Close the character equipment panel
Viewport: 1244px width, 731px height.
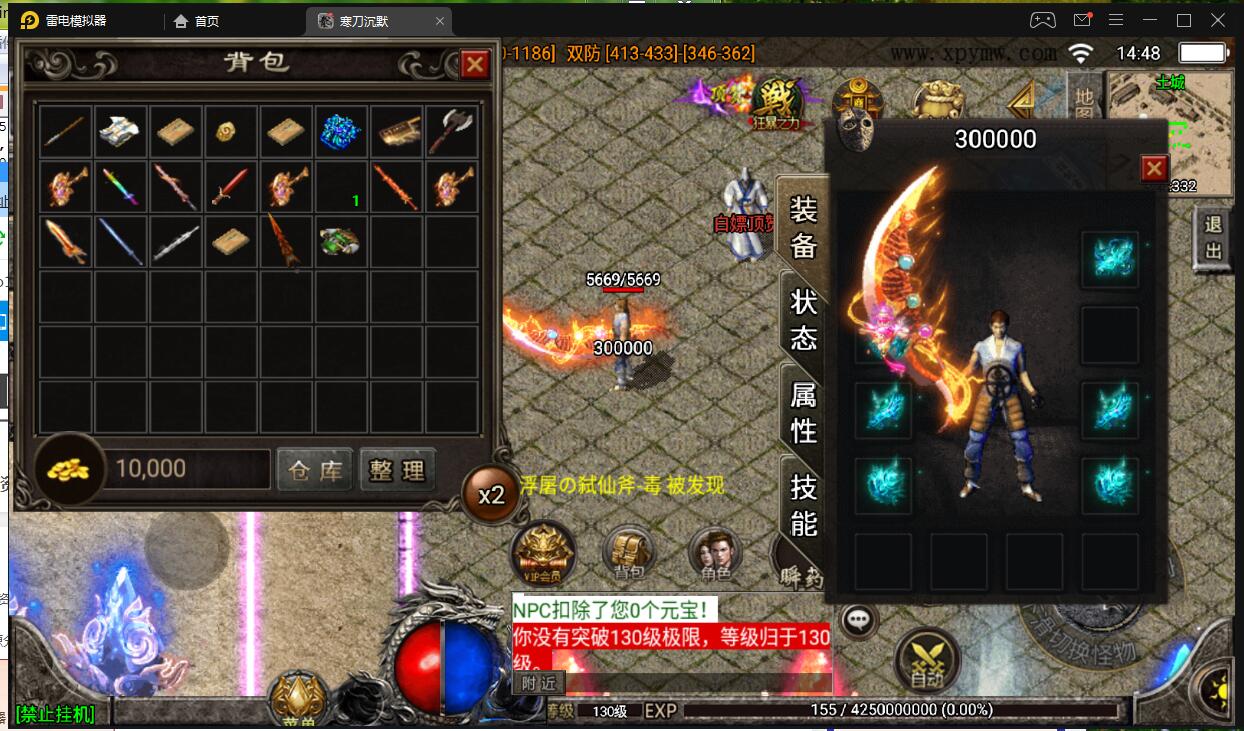coord(1154,168)
